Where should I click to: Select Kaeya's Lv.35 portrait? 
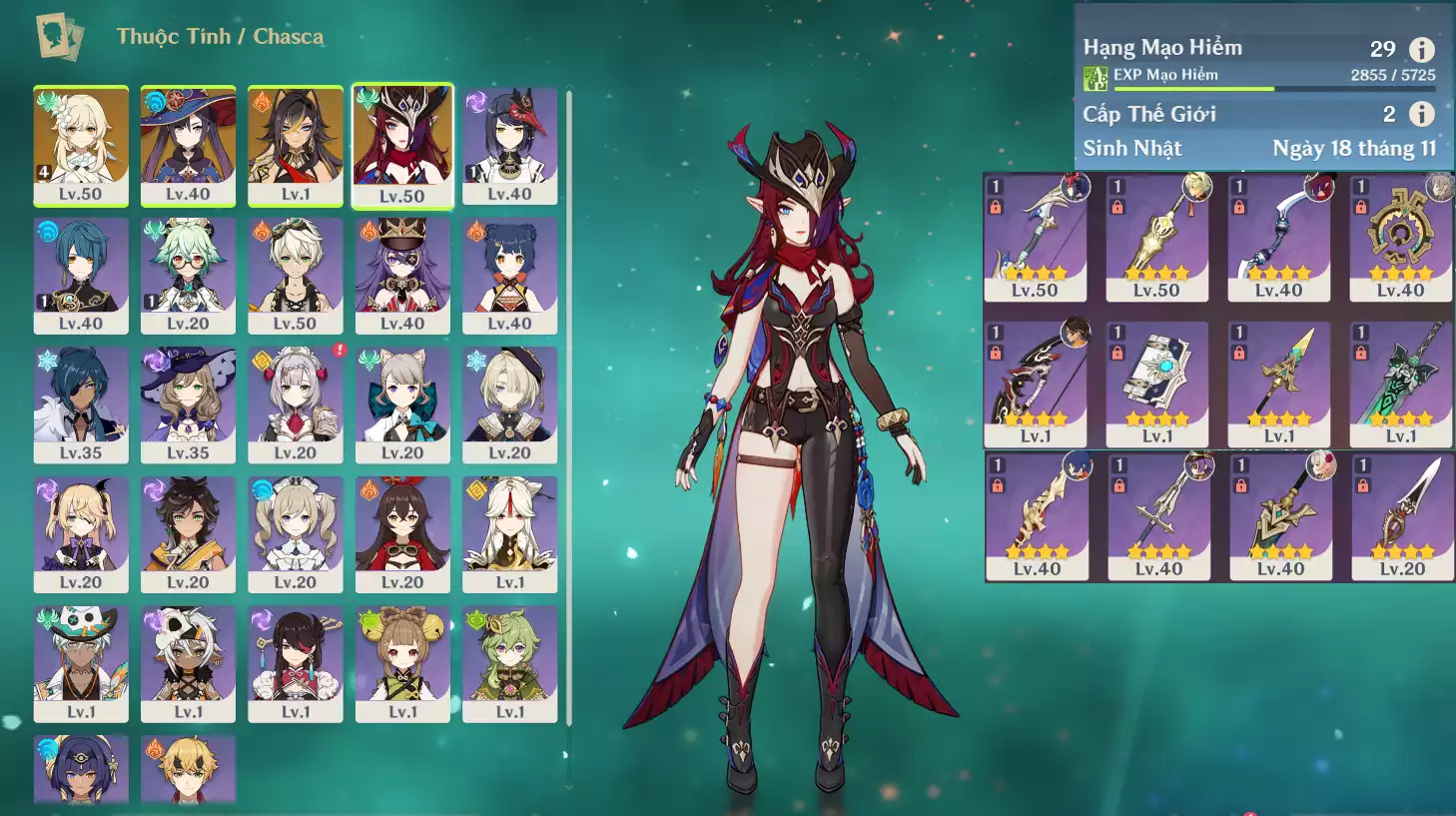[81, 405]
